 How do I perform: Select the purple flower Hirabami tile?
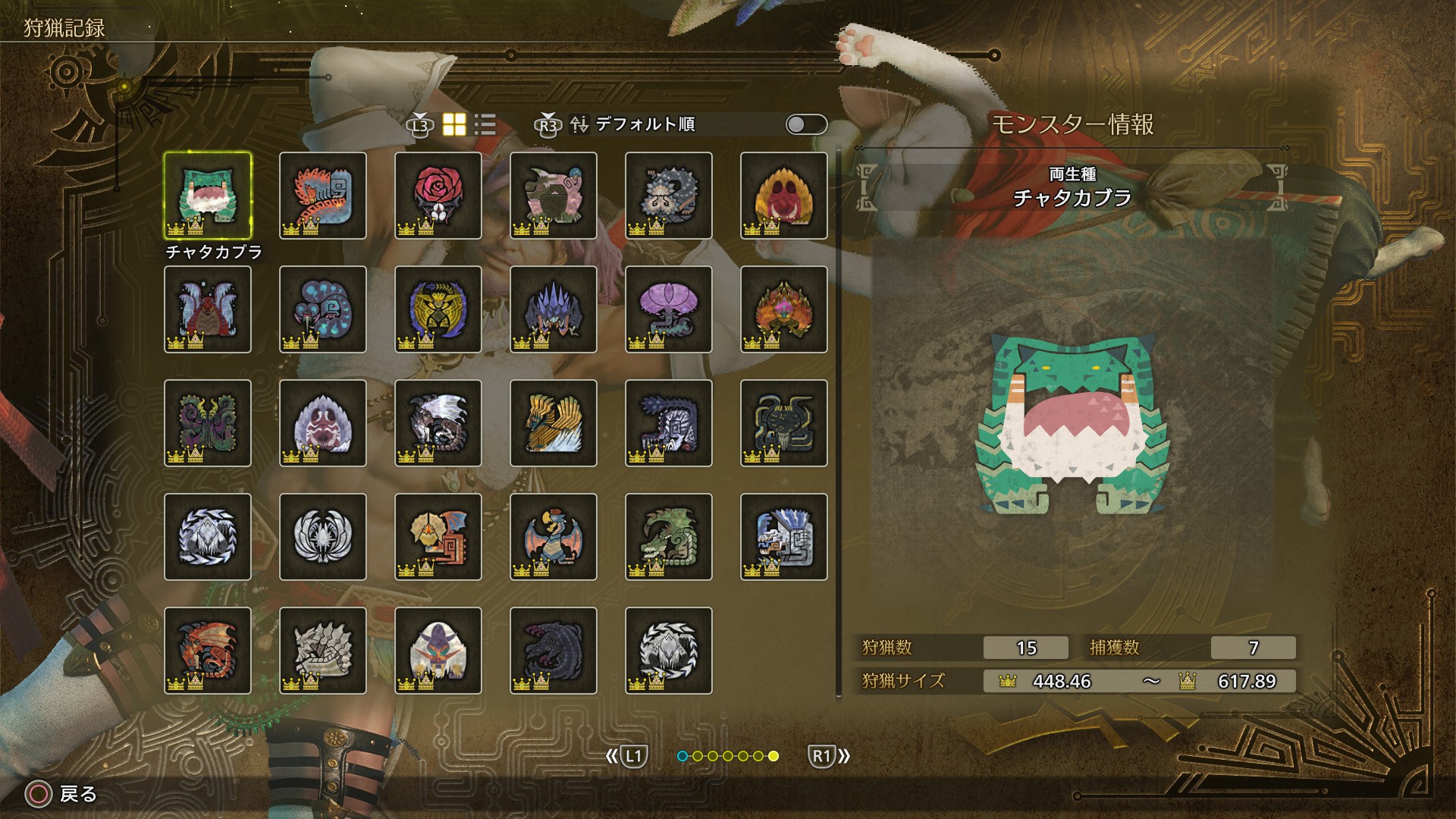(669, 309)
